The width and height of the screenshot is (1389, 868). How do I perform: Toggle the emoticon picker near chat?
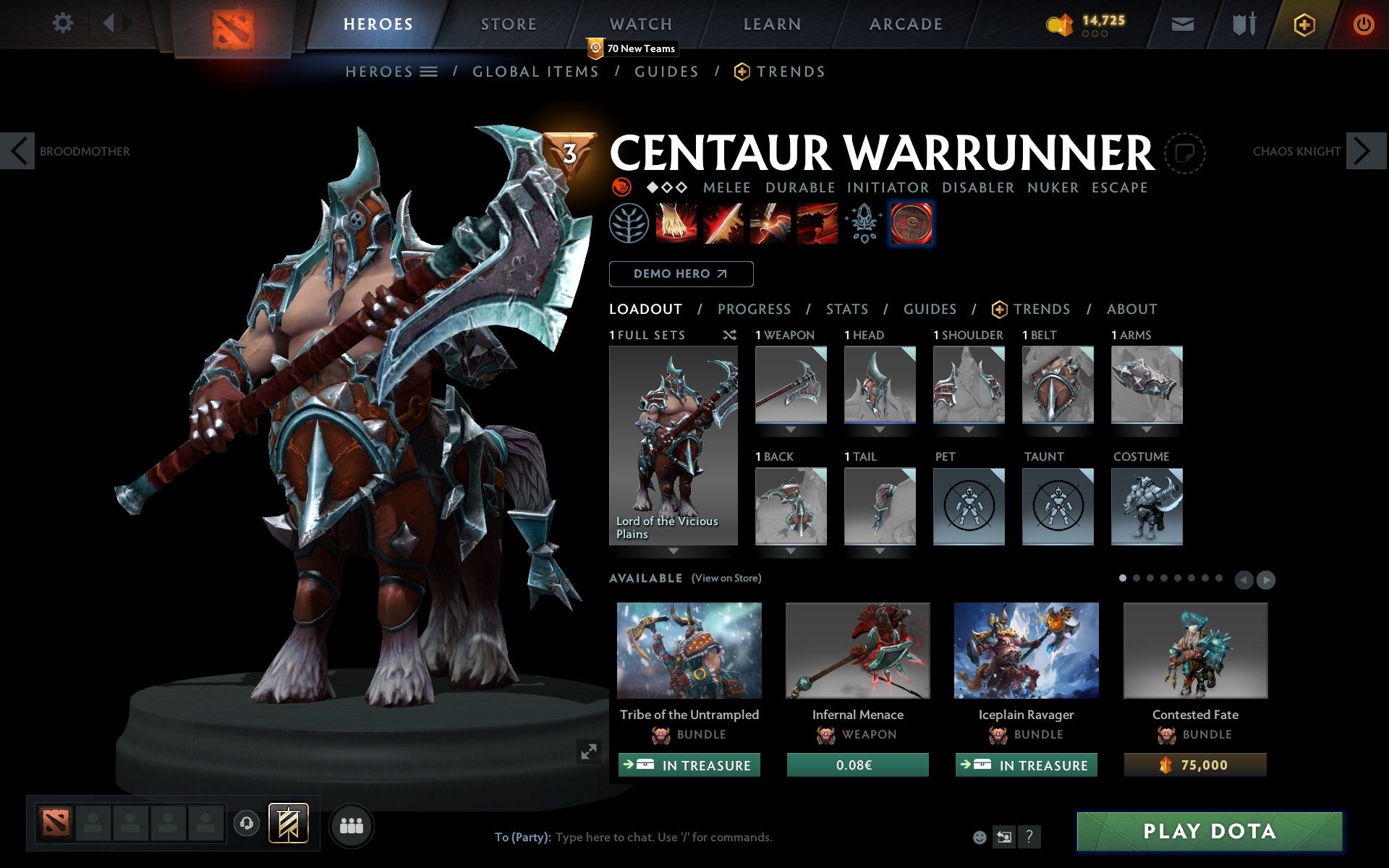point(981,838)
